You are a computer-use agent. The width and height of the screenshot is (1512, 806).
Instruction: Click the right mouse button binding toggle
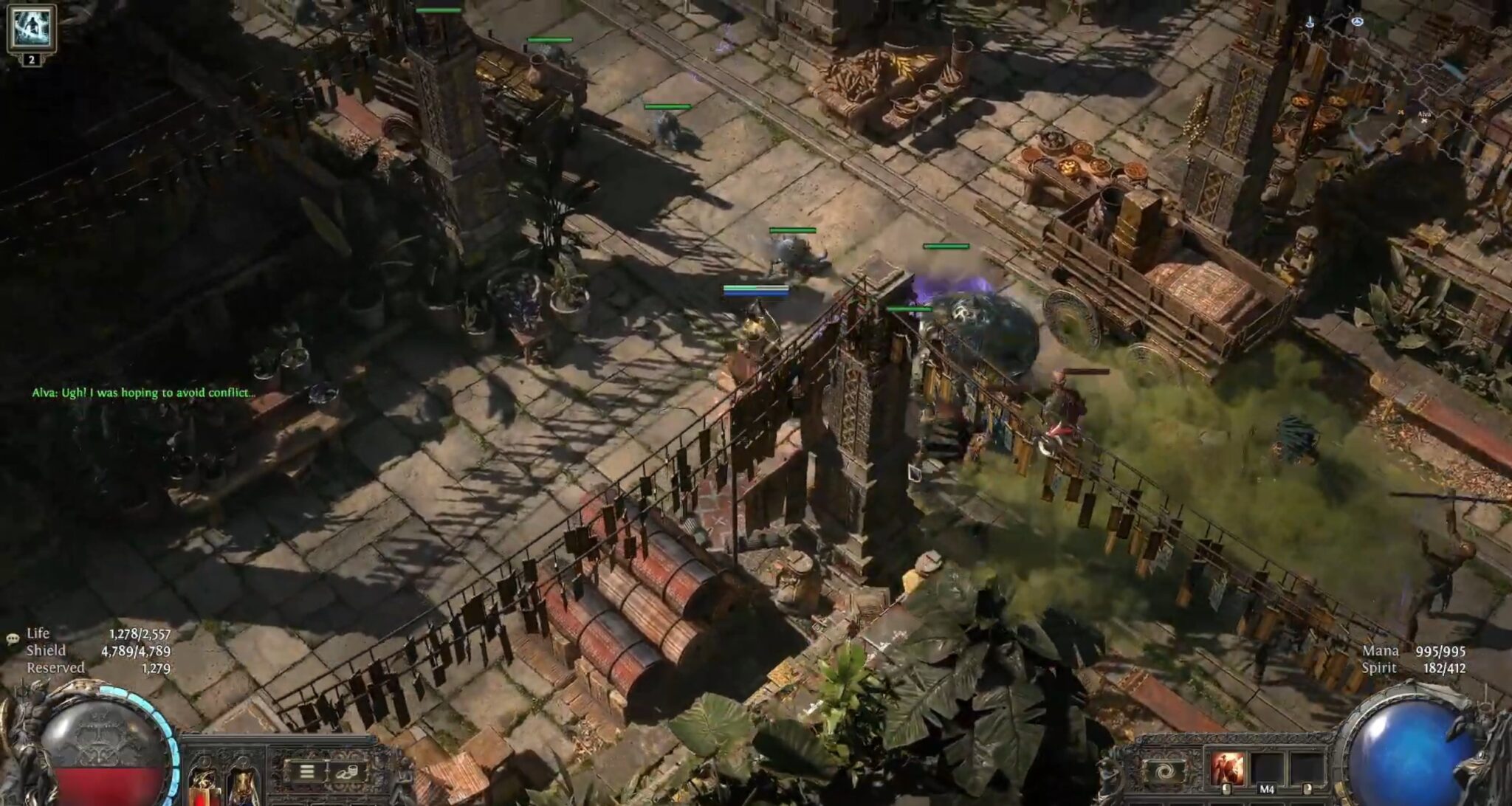point(1308,789)
